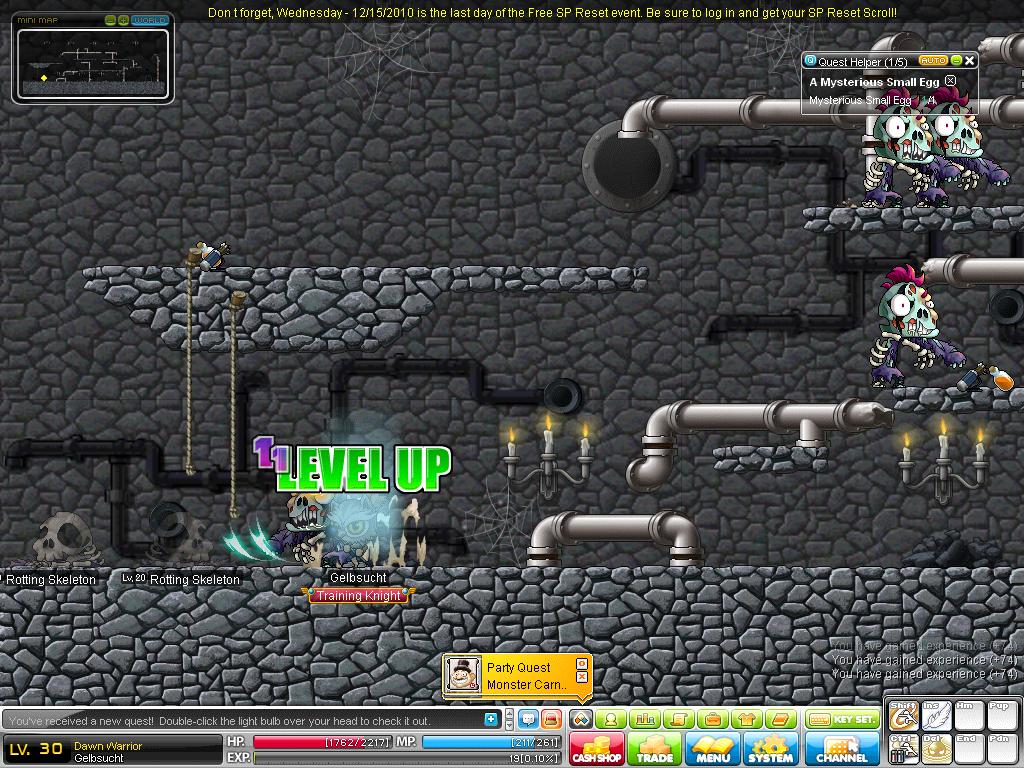Open the character info shortcut button
This screenshot has width=1024, height=768.
[610, 719]
